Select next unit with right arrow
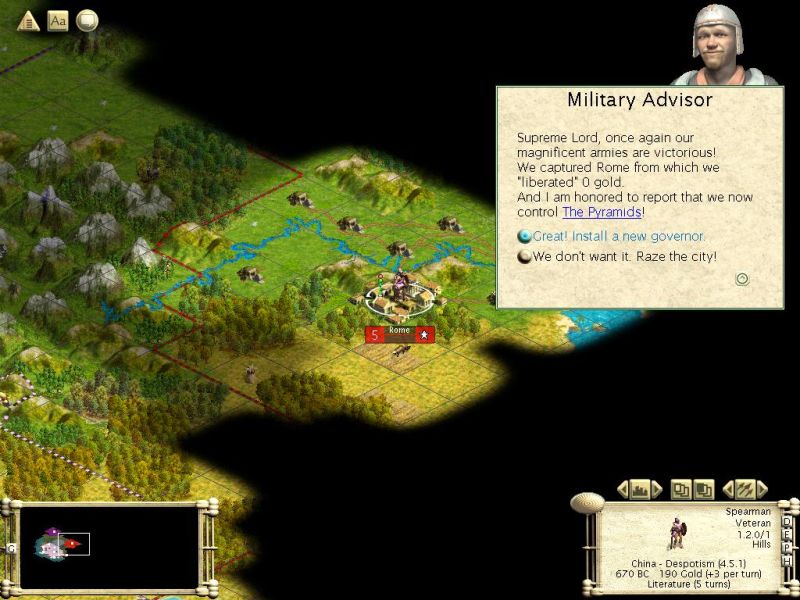 [762, 489]
